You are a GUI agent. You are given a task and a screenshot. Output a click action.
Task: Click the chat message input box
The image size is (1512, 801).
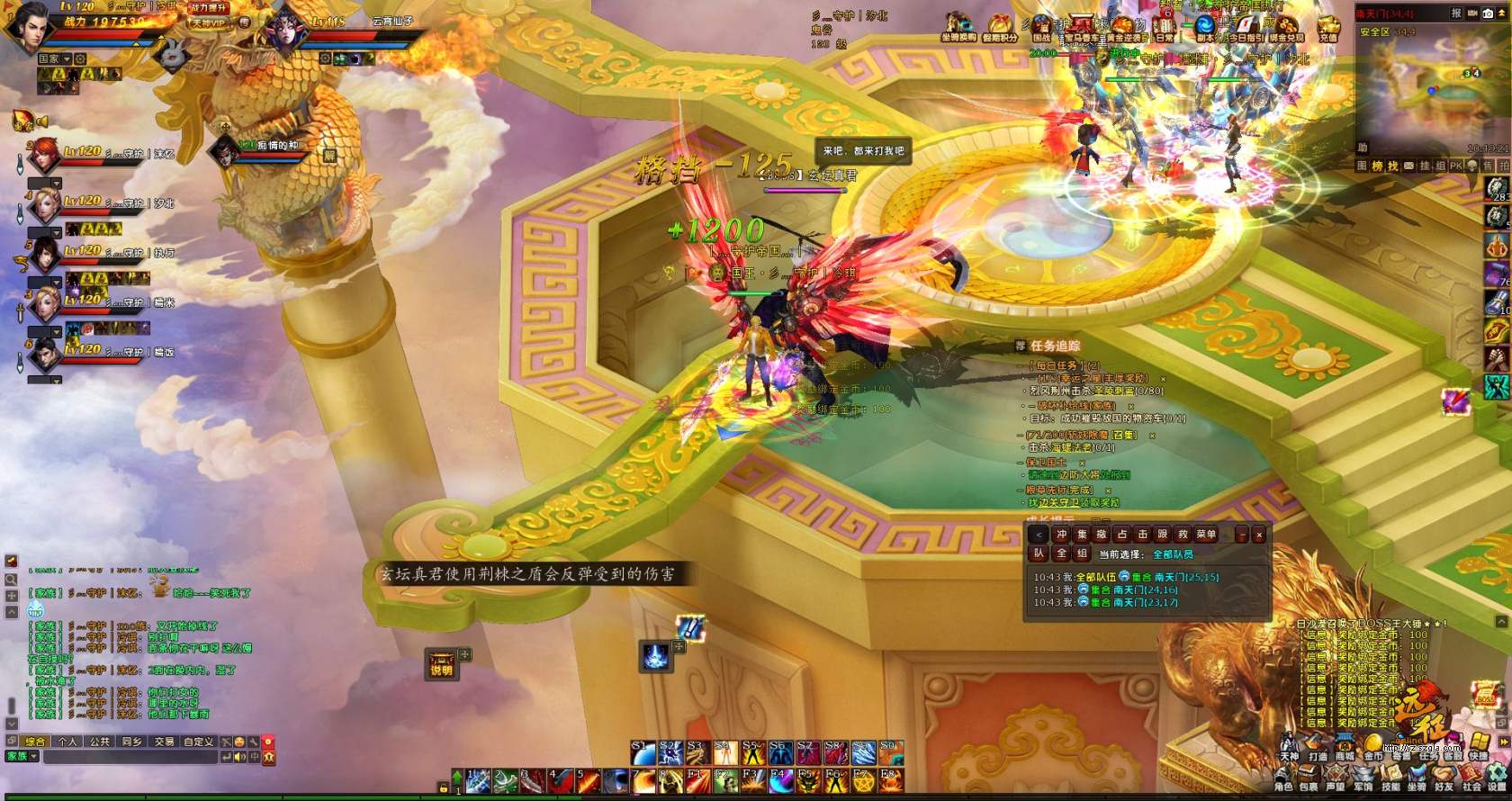pyautogui.click(x=130, y=757)
